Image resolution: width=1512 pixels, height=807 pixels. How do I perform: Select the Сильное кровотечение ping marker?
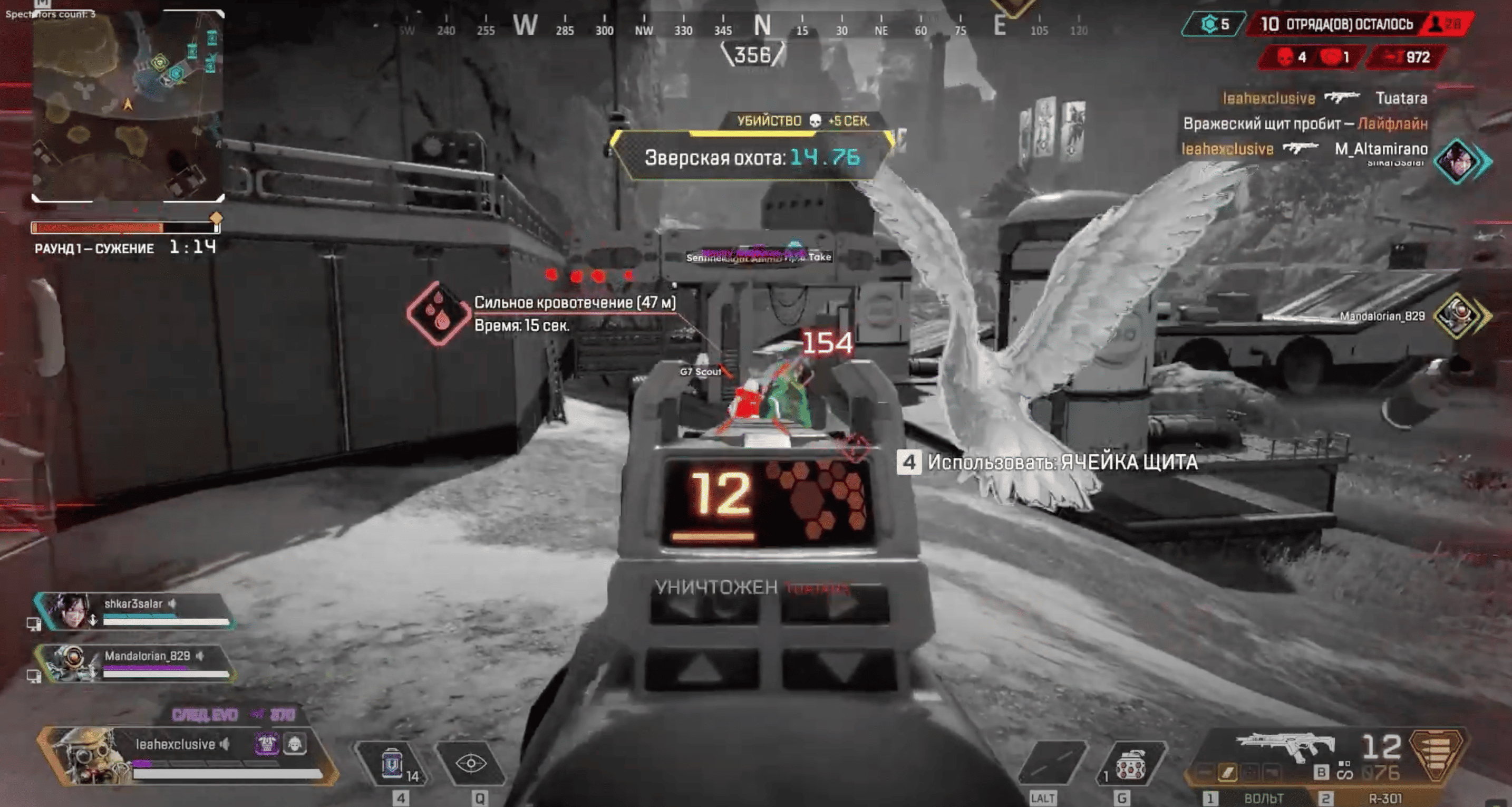[438, 312]
